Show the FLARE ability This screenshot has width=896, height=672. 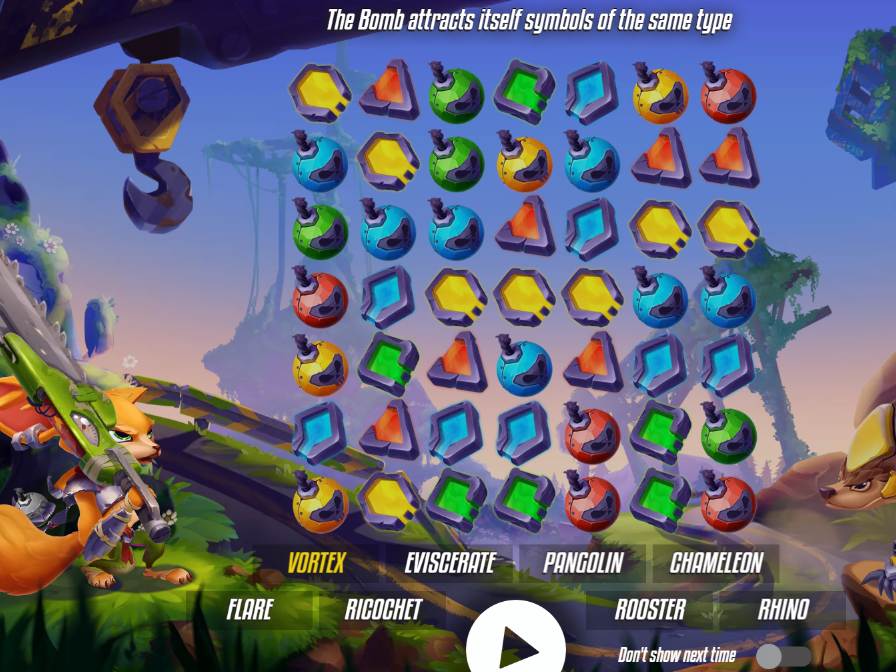[249, 609]
